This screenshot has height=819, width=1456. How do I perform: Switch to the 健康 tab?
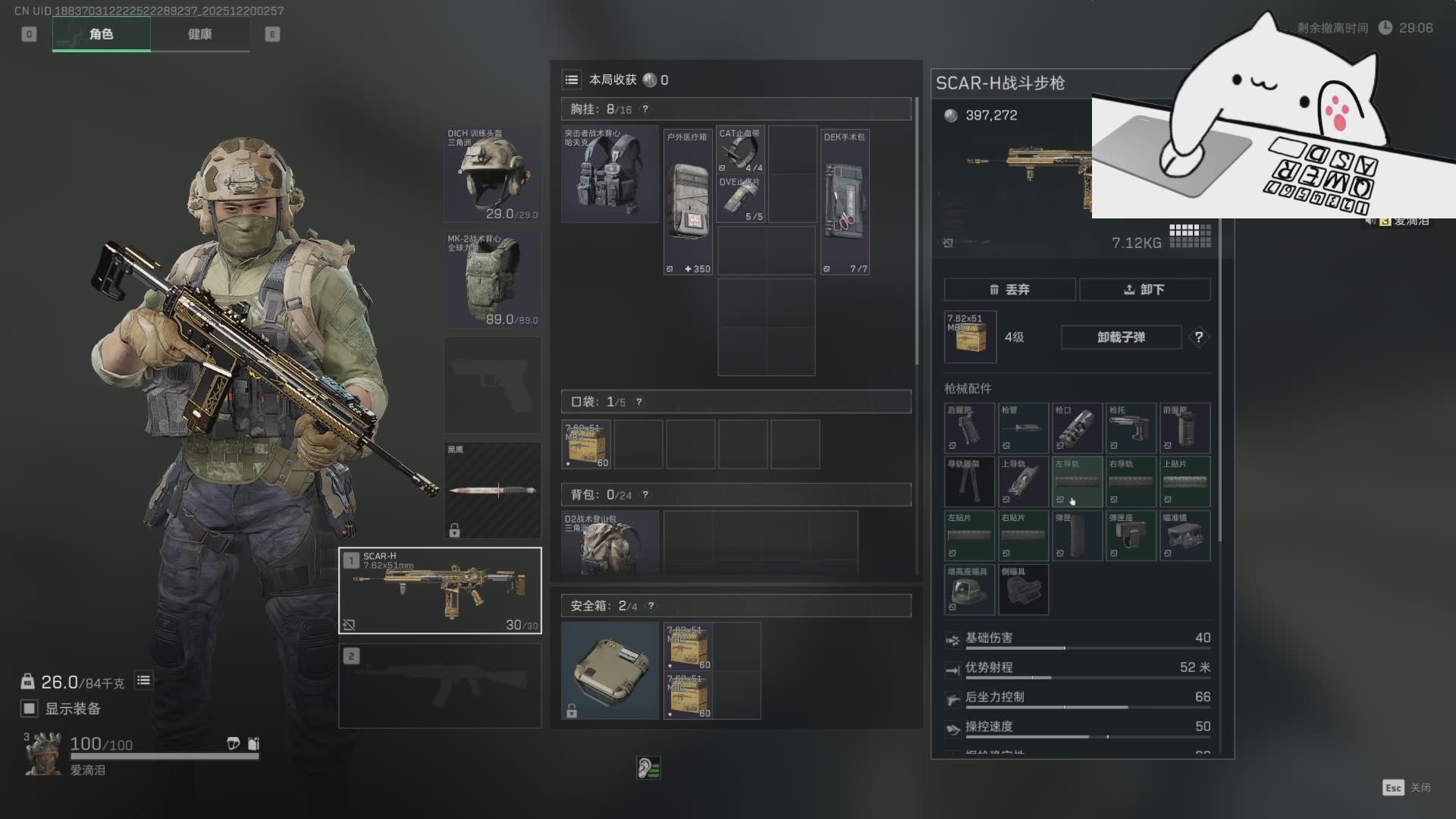pos(199,34)
